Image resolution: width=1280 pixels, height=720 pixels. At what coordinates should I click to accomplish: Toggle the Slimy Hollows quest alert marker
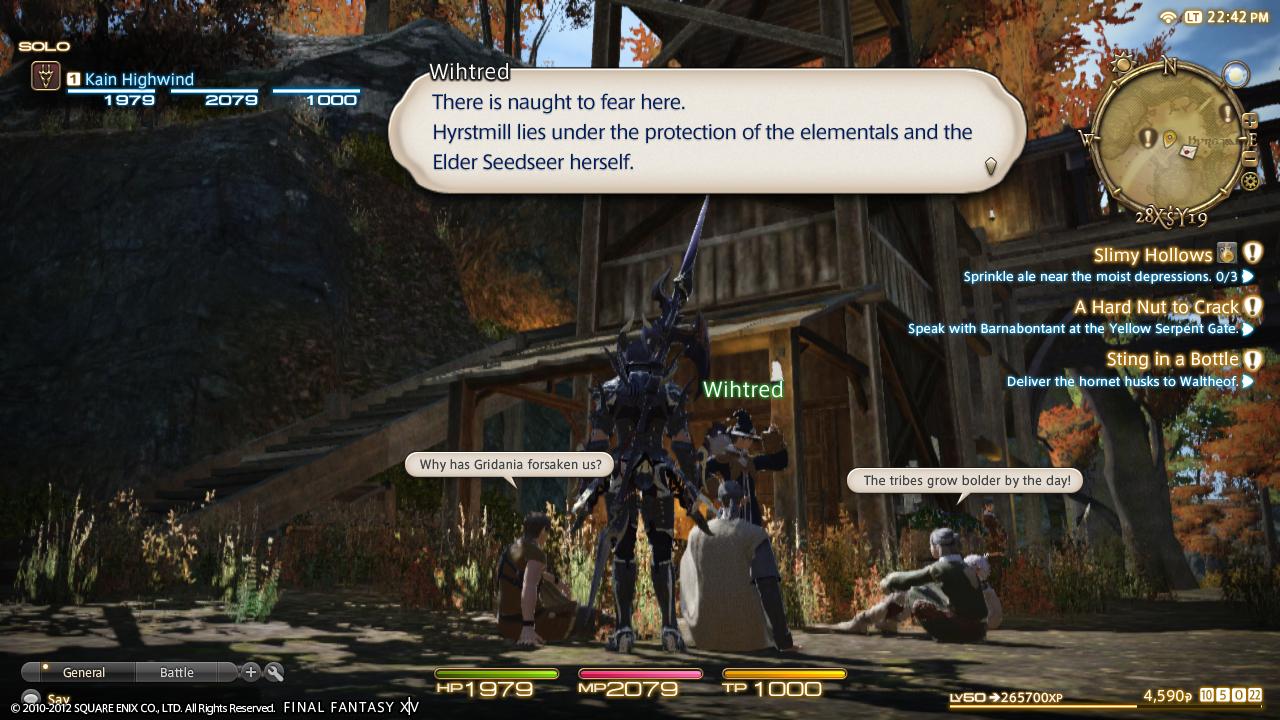[1250, 255]
